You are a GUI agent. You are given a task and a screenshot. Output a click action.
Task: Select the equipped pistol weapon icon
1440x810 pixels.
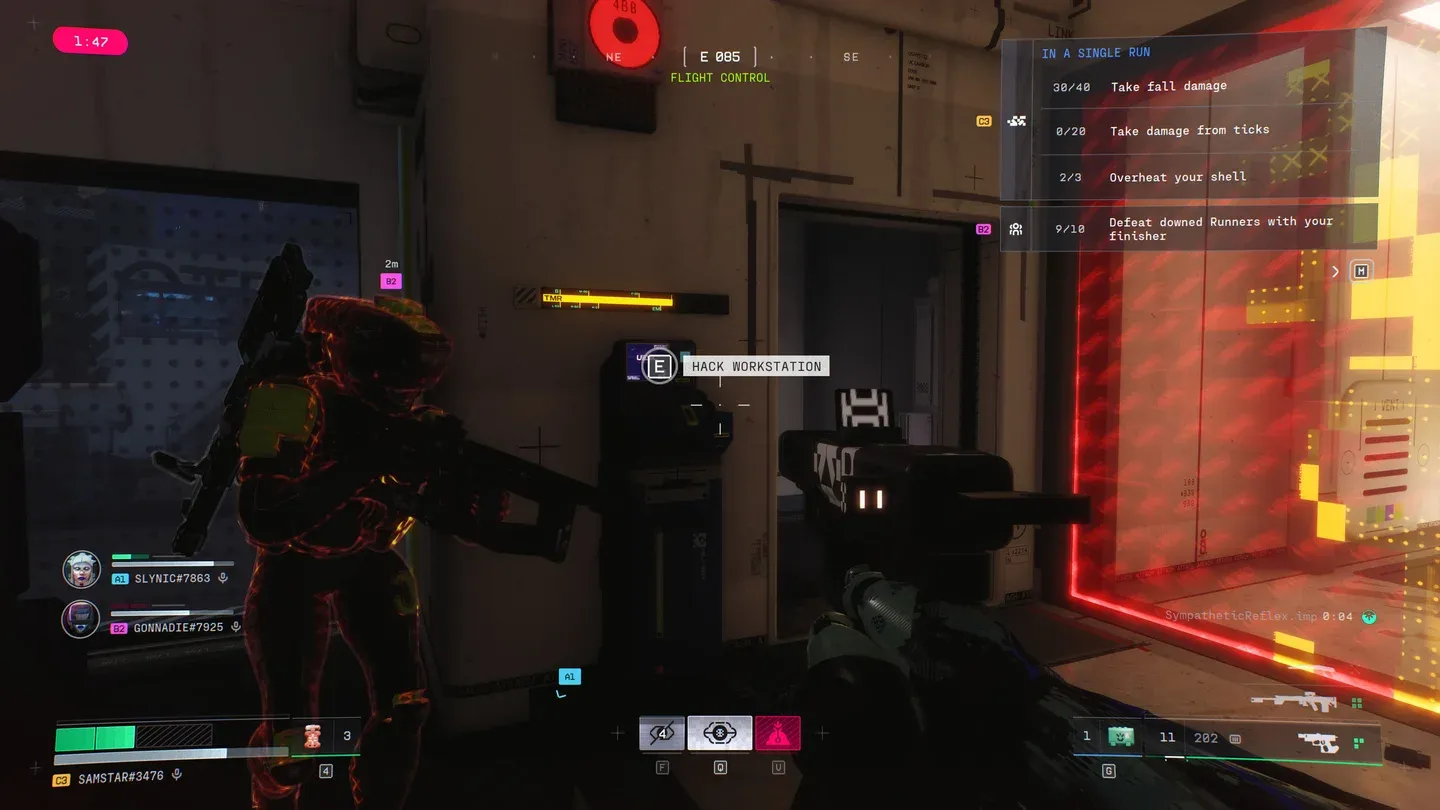1318,743
